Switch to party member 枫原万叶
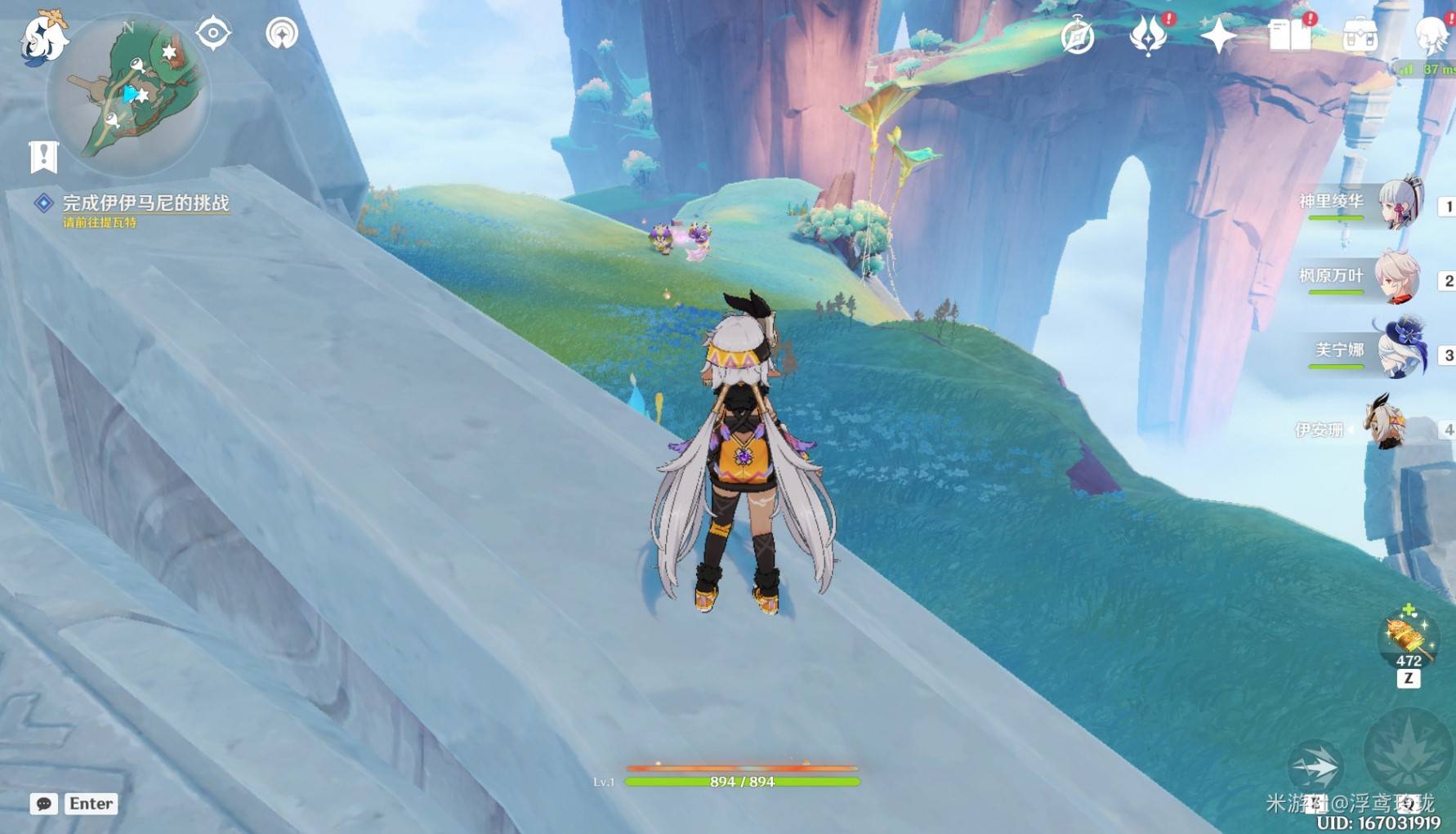 [x=1398, y=278]
